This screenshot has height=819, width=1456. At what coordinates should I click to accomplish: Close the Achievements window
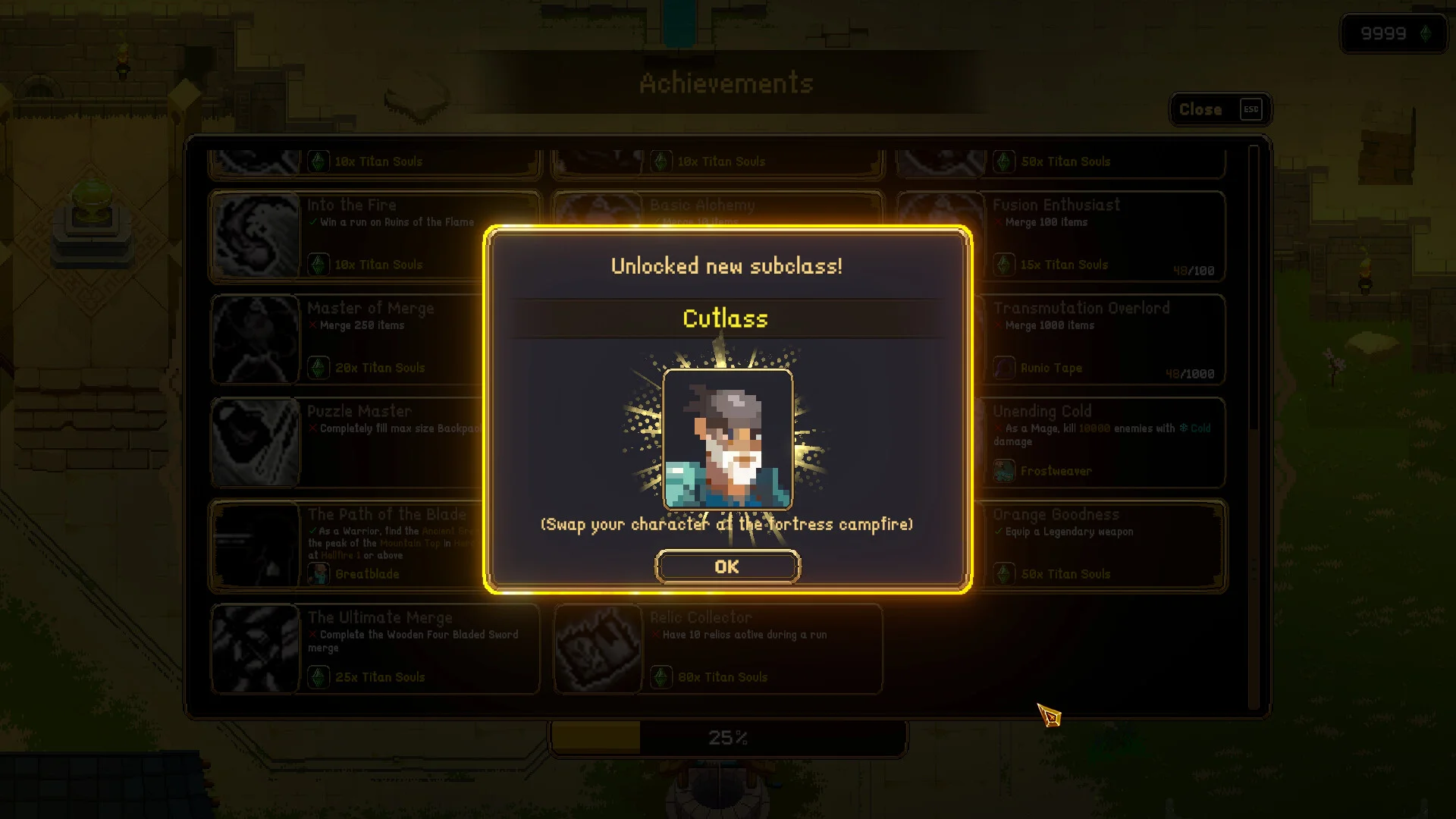(1219, 109)
